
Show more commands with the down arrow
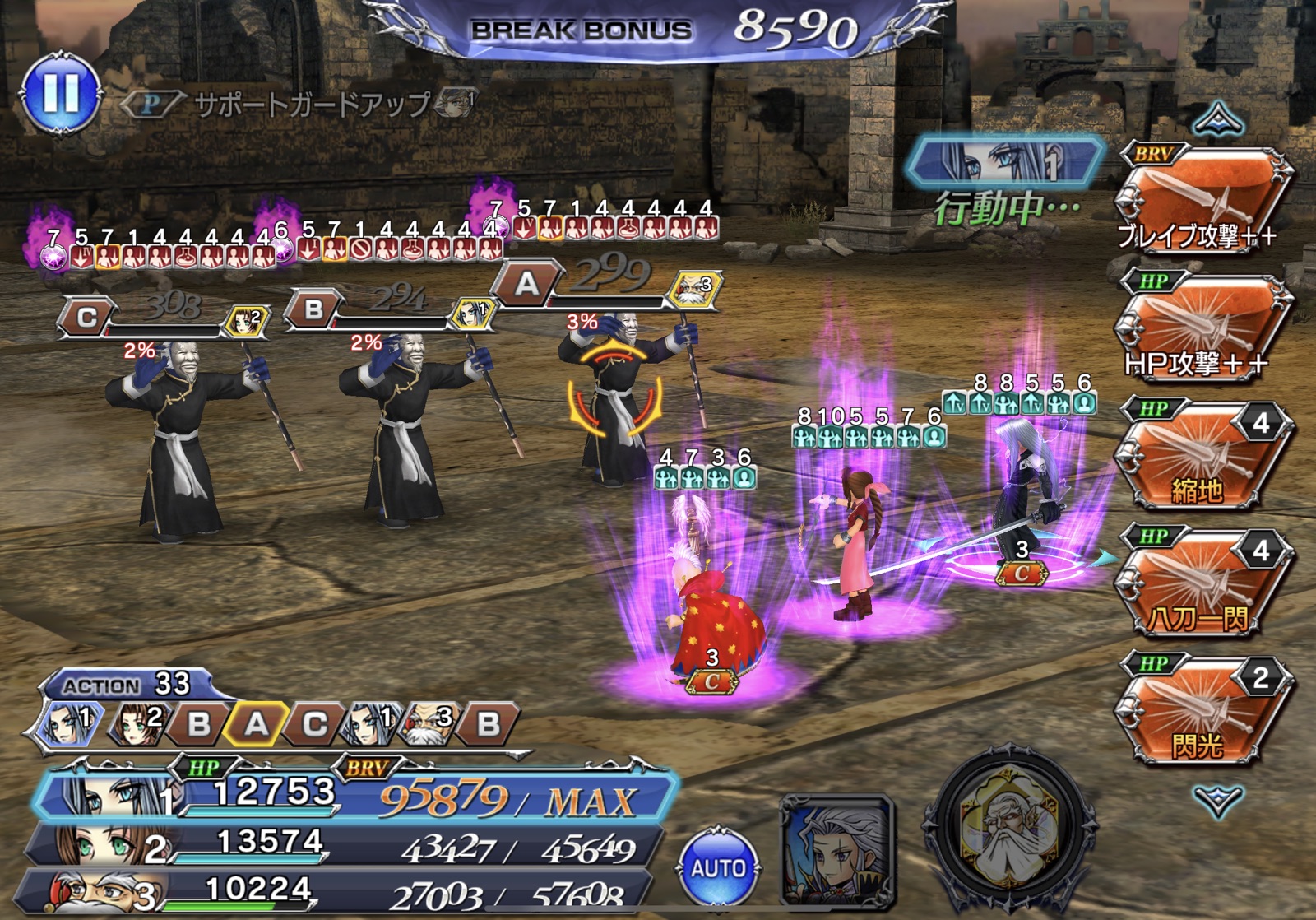(1218, 798)
